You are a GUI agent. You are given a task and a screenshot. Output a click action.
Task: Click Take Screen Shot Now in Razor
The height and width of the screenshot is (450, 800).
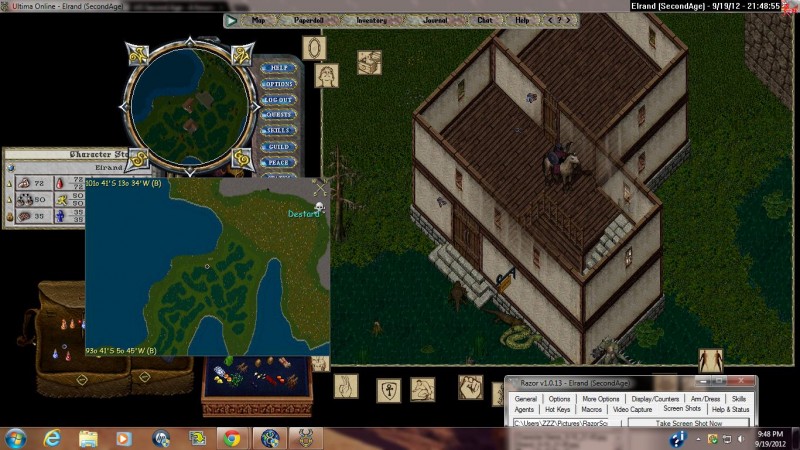tap(689, 423)
